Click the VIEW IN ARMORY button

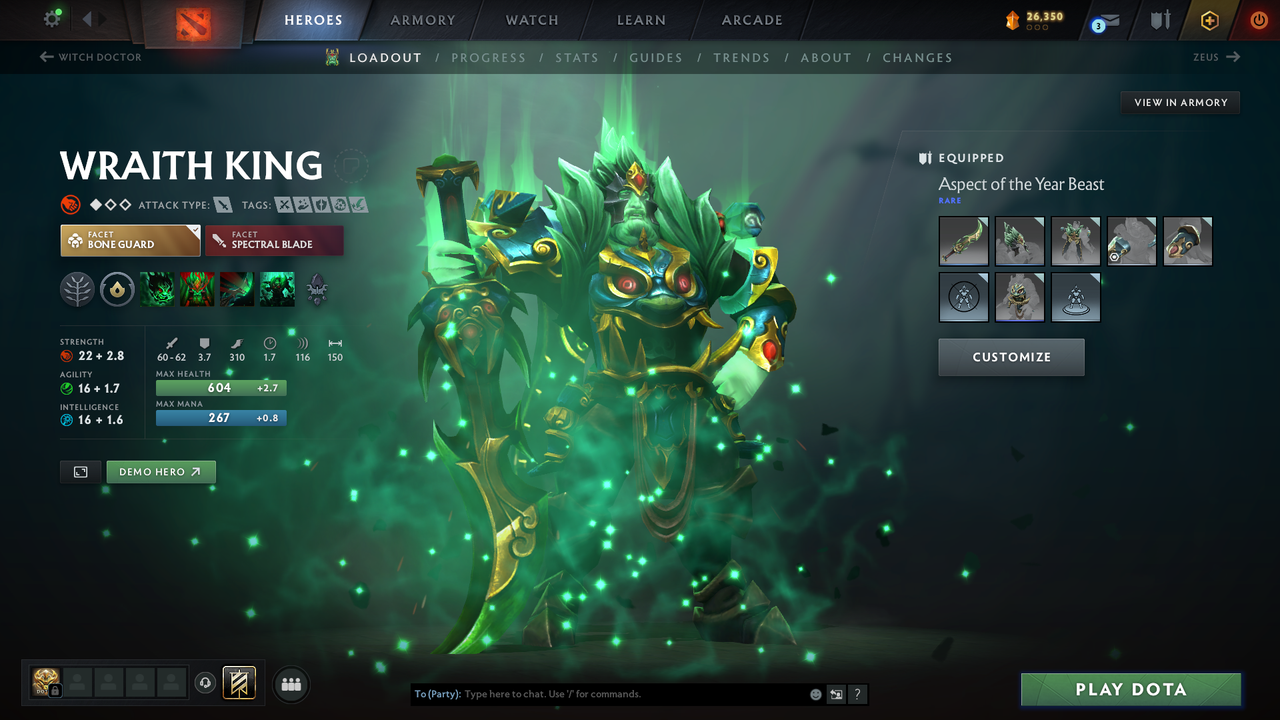[1179, 102]
